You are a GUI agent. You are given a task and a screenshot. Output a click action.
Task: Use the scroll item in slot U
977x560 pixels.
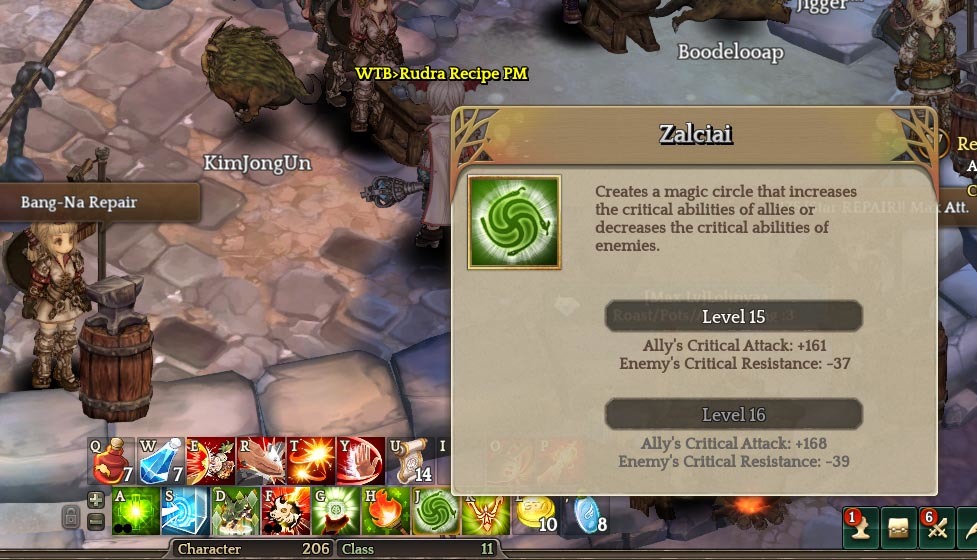click(409, 460)
